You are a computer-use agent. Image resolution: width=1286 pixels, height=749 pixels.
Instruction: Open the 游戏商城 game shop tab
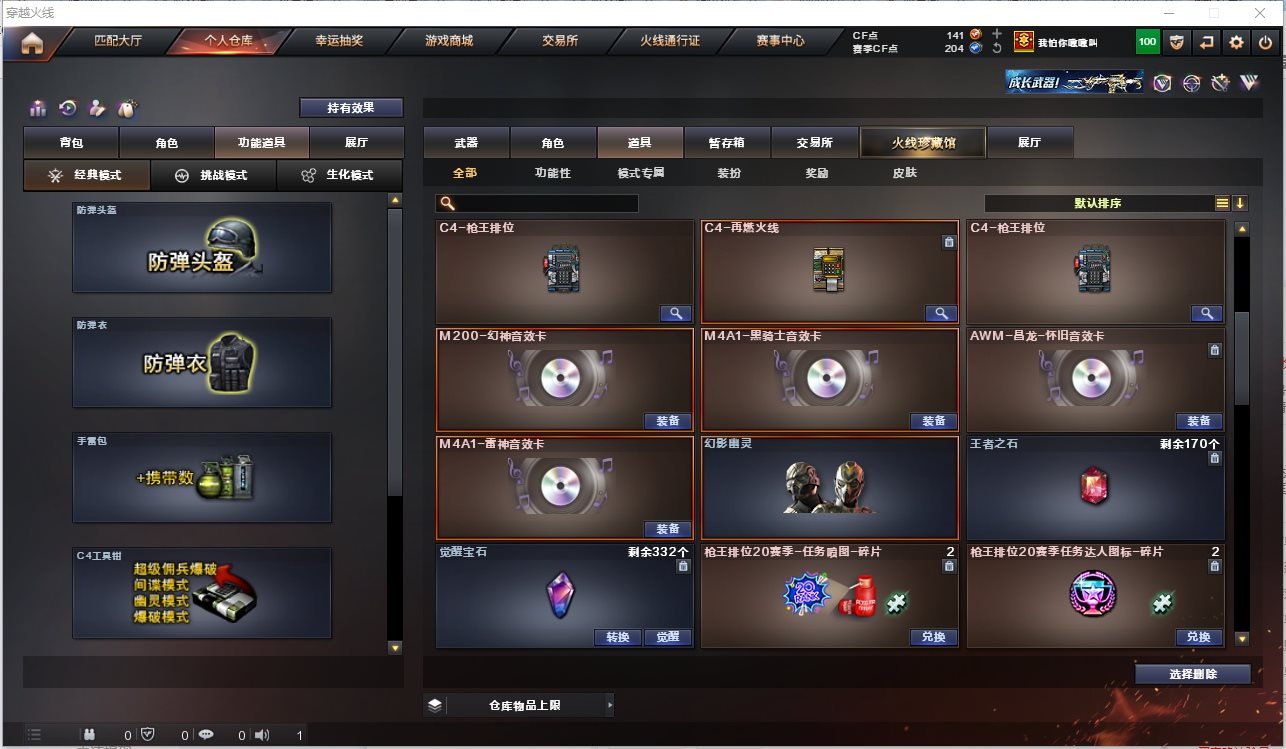[448, 42]
